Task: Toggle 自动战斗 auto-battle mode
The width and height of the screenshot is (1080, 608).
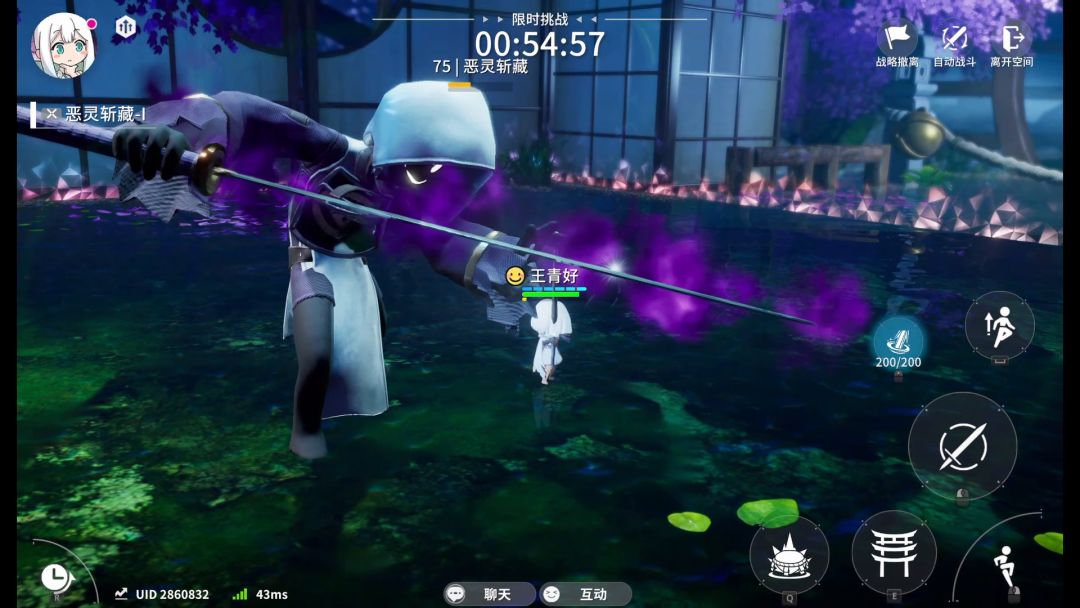Action: click(x=954, y=42)
